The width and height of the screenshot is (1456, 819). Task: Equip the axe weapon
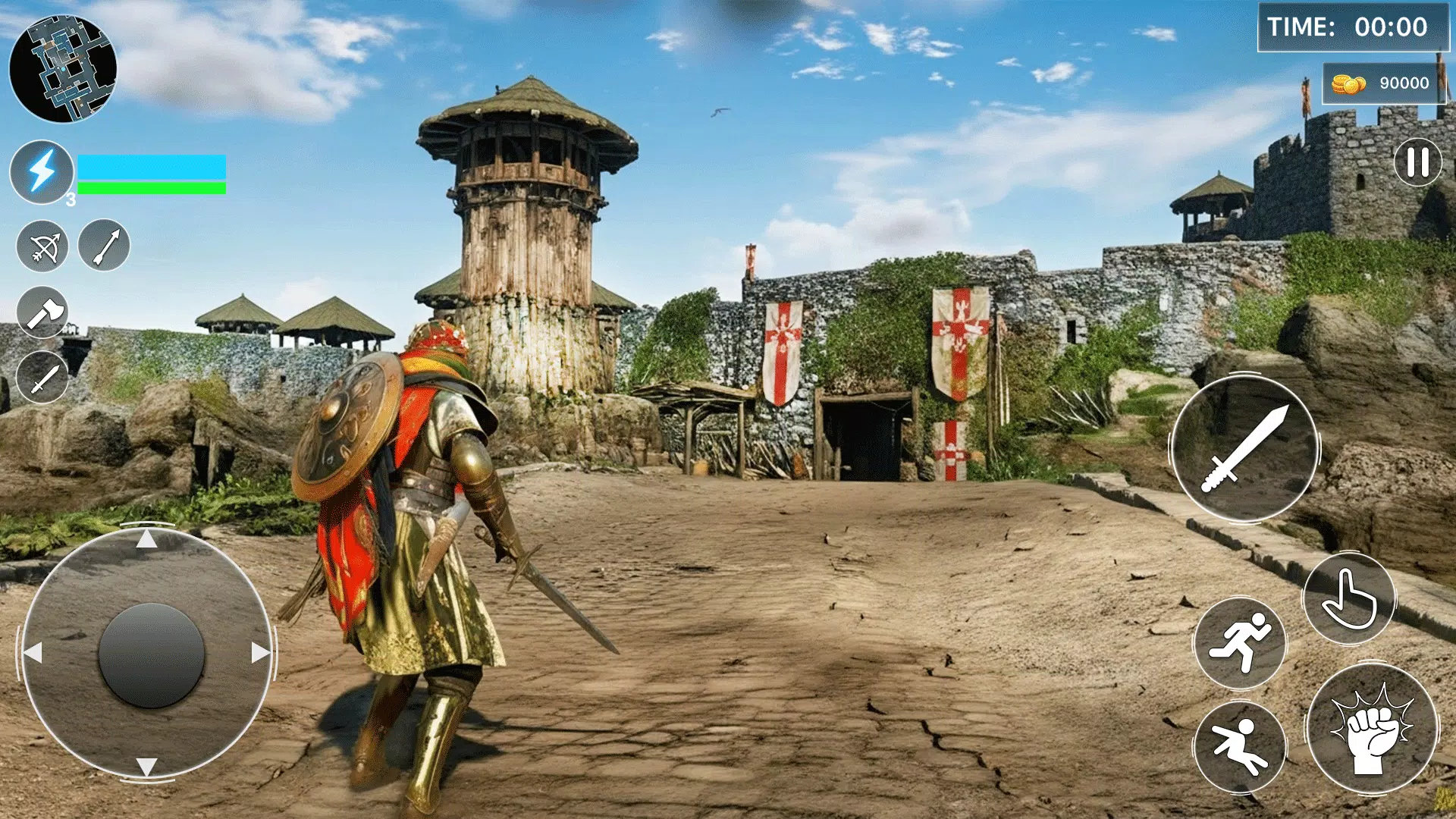44,315
